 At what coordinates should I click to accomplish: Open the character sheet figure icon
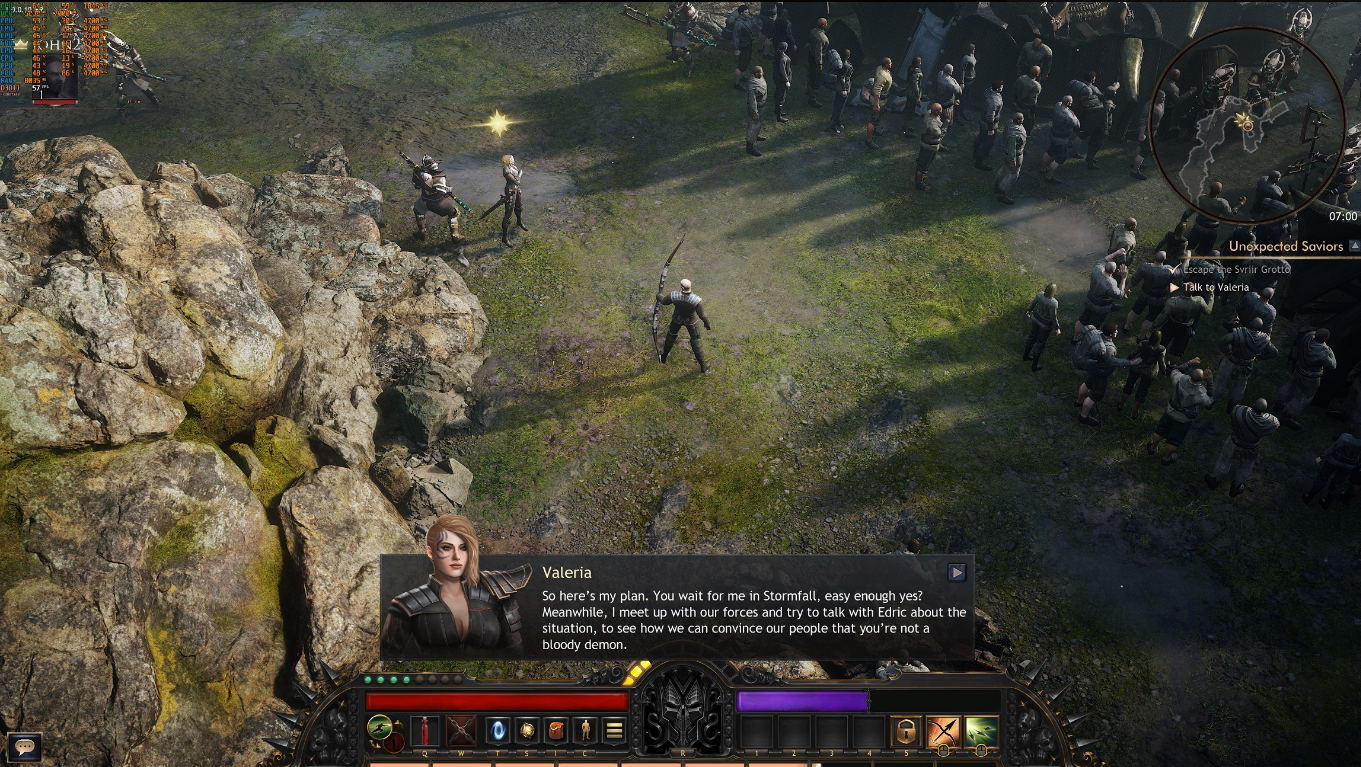click(585, 730)
